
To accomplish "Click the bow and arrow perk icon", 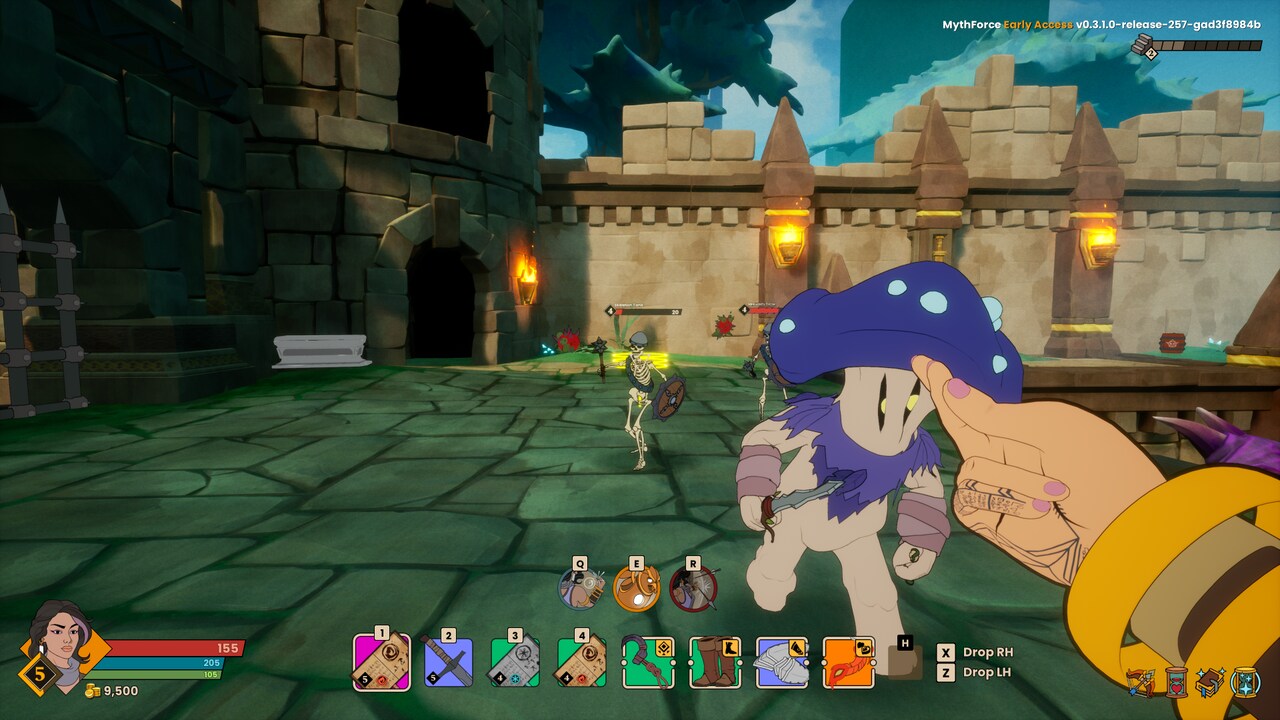I will point(1140,682).
